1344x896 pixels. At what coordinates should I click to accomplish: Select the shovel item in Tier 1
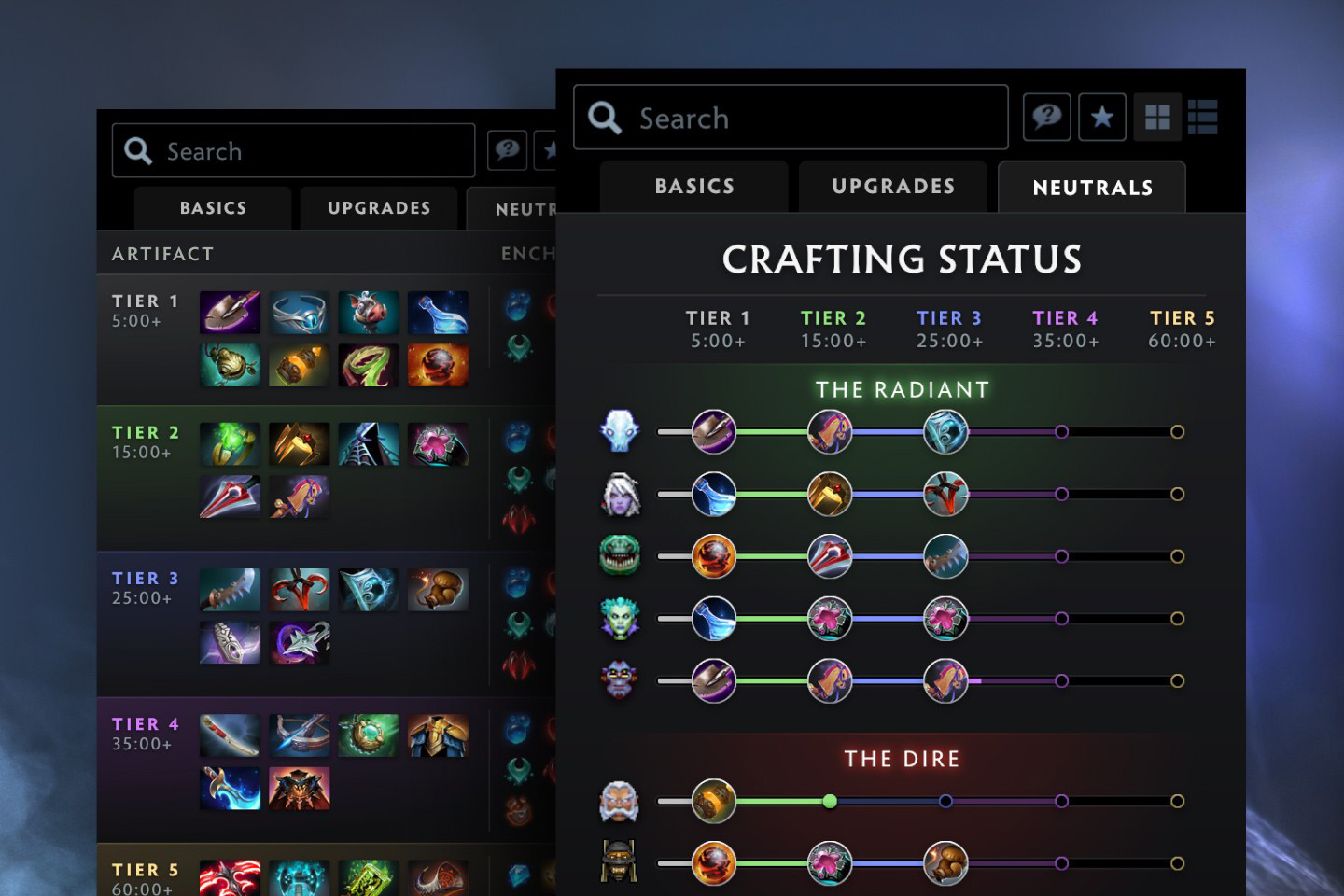pyautogui.click(x=230, y=313)
